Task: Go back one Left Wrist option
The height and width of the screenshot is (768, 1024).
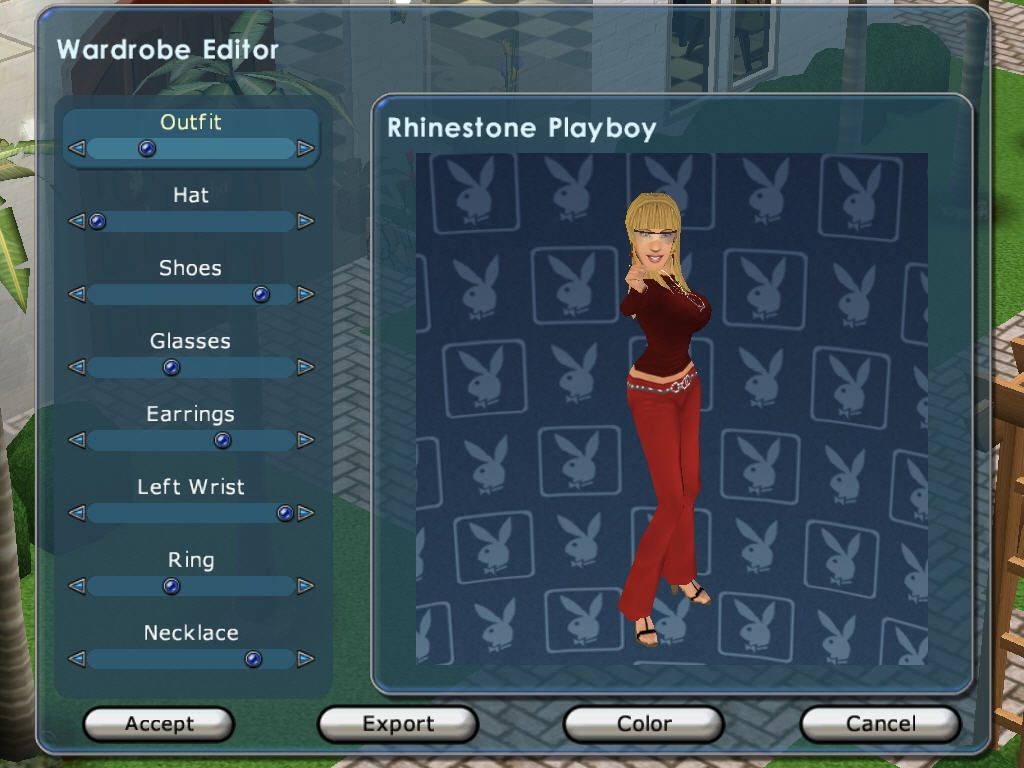Action: pos(77,514)
